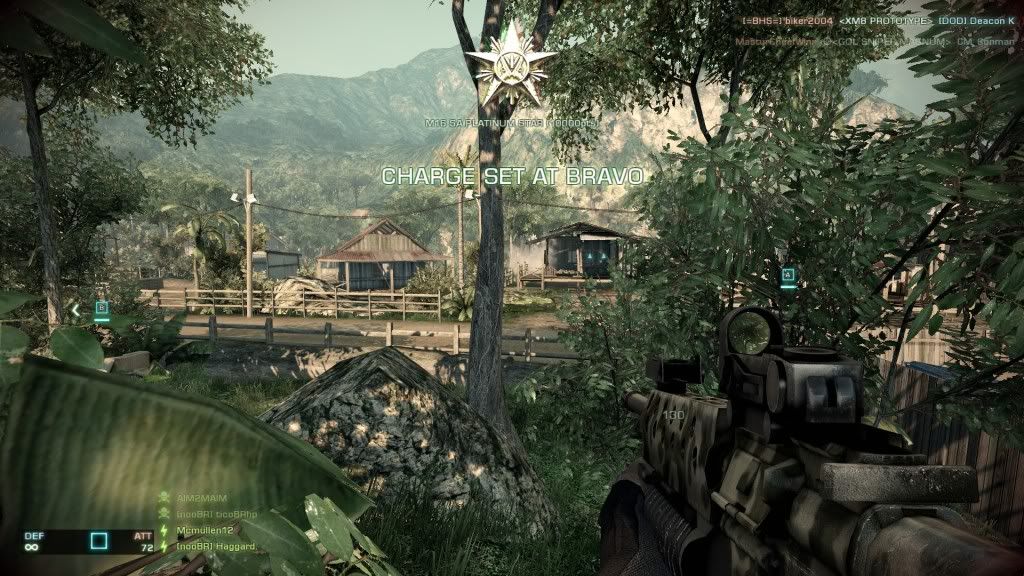This screenshot has width=1024, height=576.
Task: Select the objective A marker
Action: (788, 274)
